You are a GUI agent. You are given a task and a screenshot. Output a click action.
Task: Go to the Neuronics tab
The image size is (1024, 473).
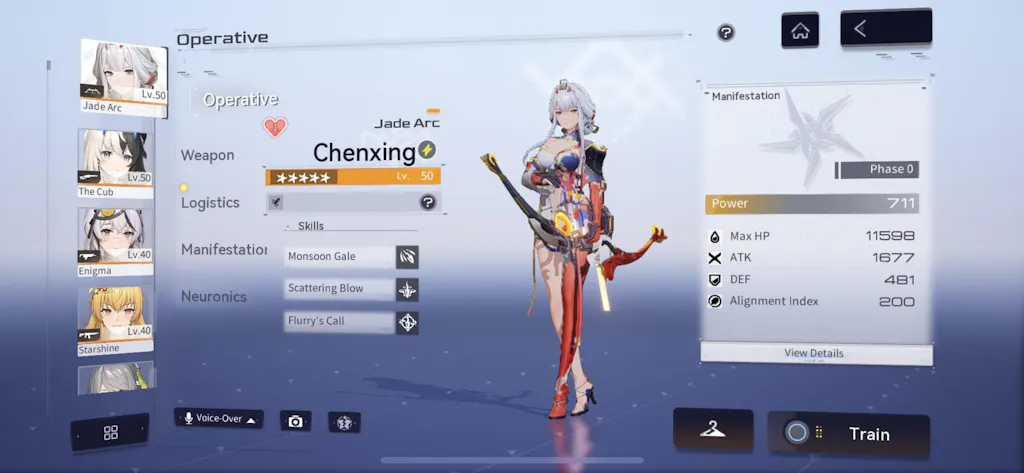click(x=214, y=296)
